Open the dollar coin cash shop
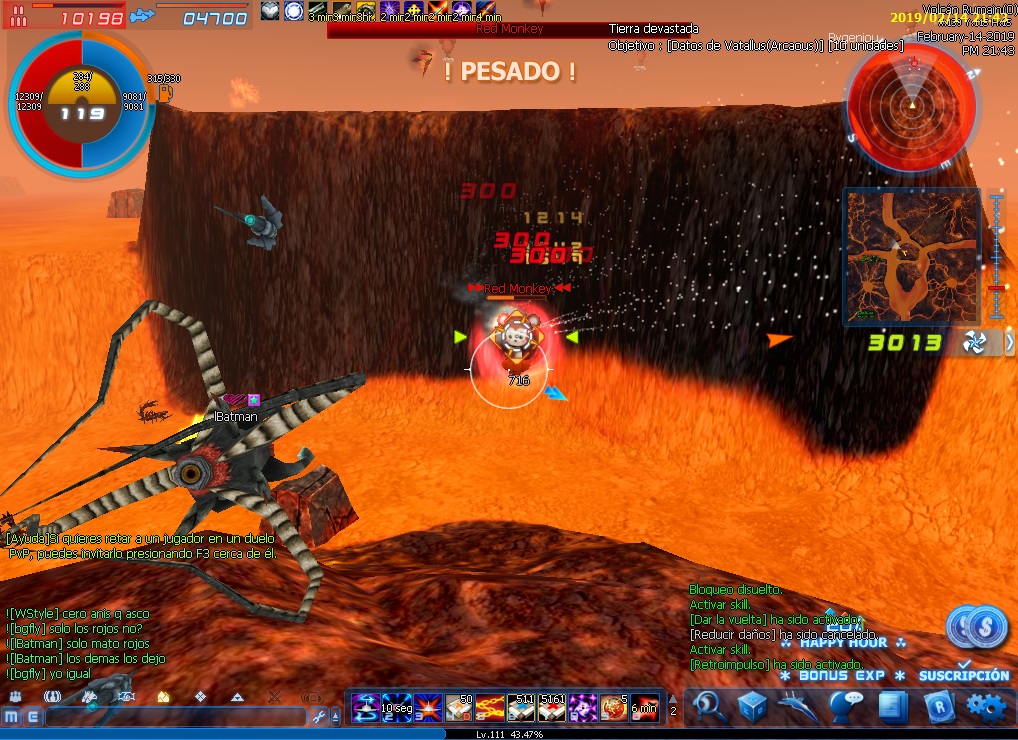The image size is (1018, 740). (x=977, y=626)
